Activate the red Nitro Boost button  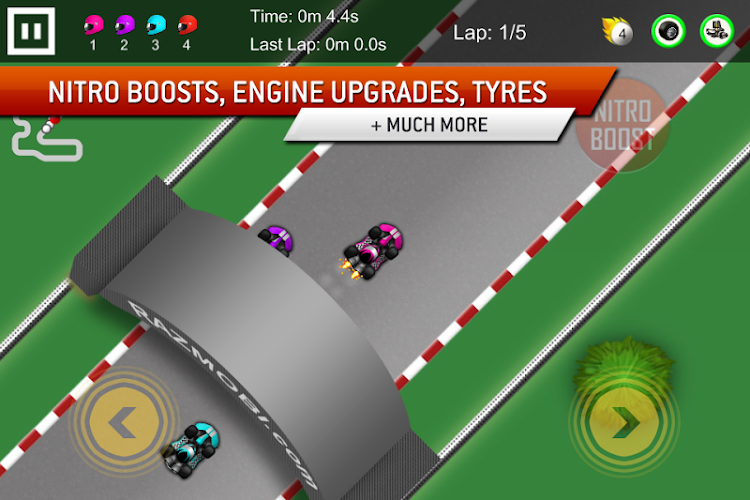622,129
